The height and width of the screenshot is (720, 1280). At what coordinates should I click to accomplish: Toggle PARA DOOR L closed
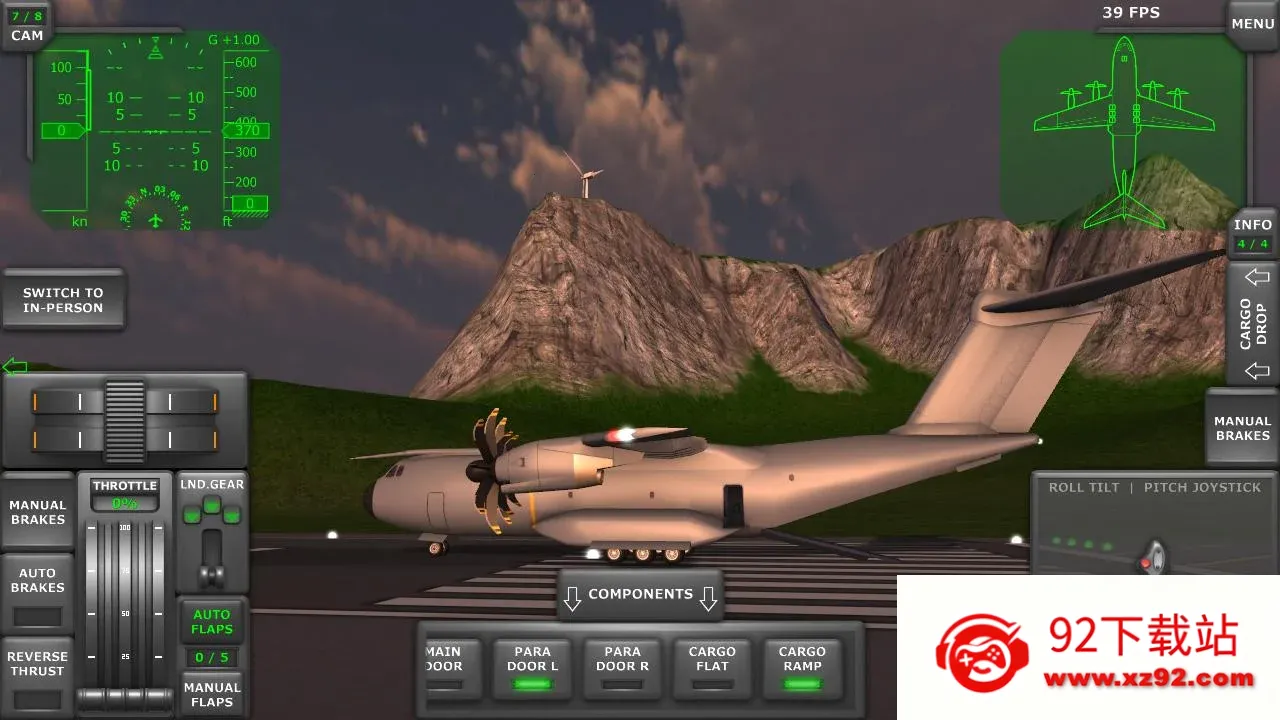(x=532, y=665)
